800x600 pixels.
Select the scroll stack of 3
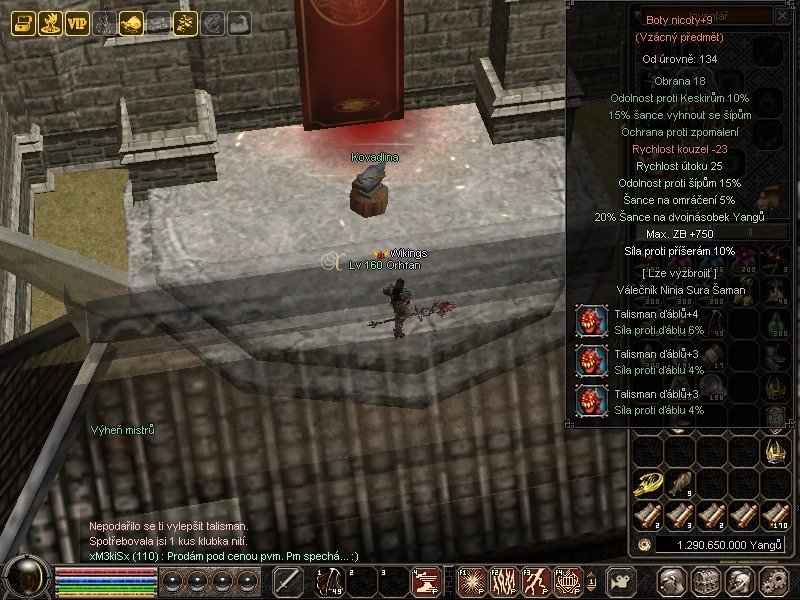click(679, 516)
